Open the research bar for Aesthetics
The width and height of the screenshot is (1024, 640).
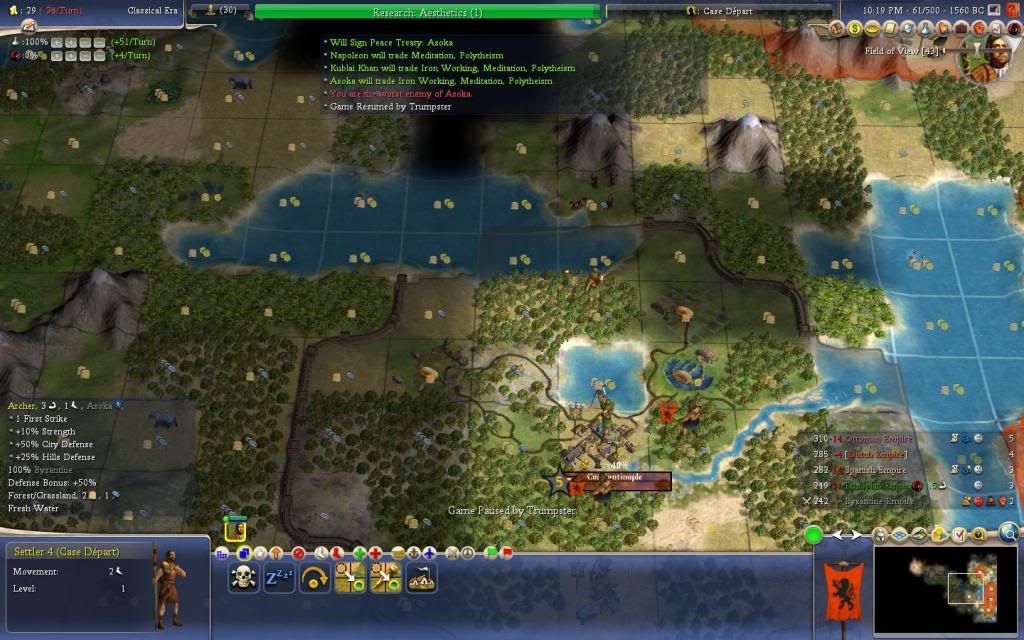click(x=428, y=12)
